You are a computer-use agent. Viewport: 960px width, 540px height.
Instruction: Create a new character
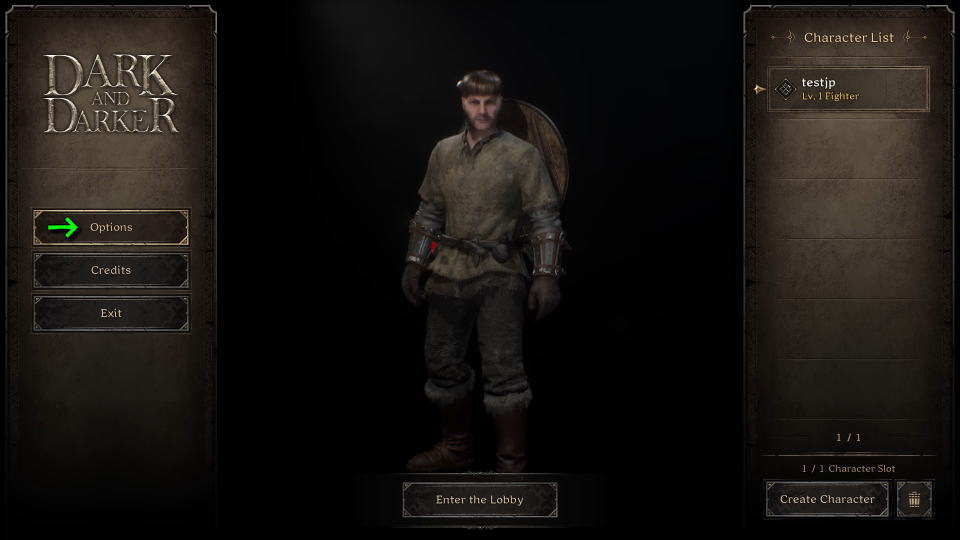click(x=827, y=499)
